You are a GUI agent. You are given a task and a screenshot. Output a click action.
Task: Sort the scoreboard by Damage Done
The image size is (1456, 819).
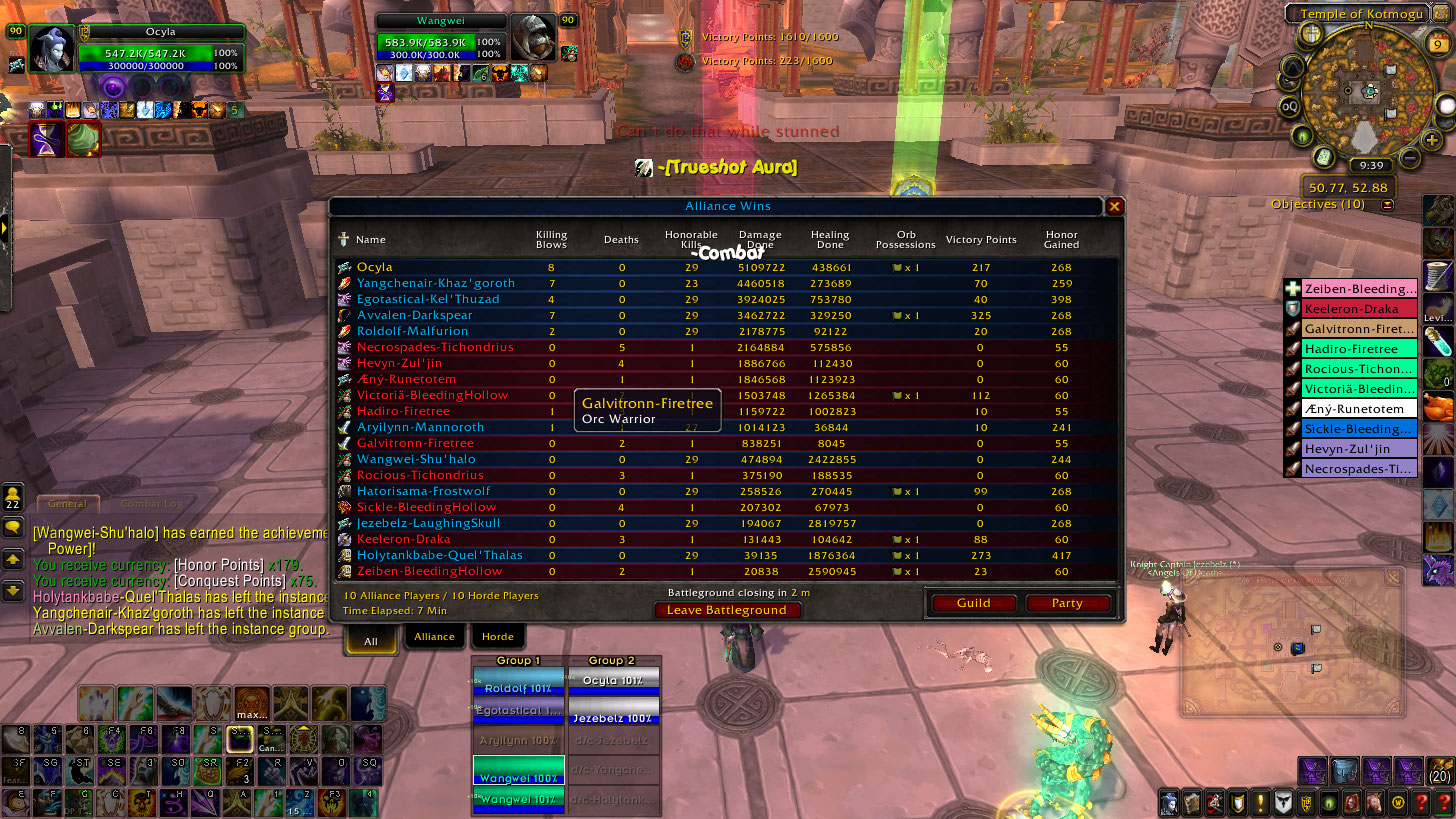pos(760,239)
